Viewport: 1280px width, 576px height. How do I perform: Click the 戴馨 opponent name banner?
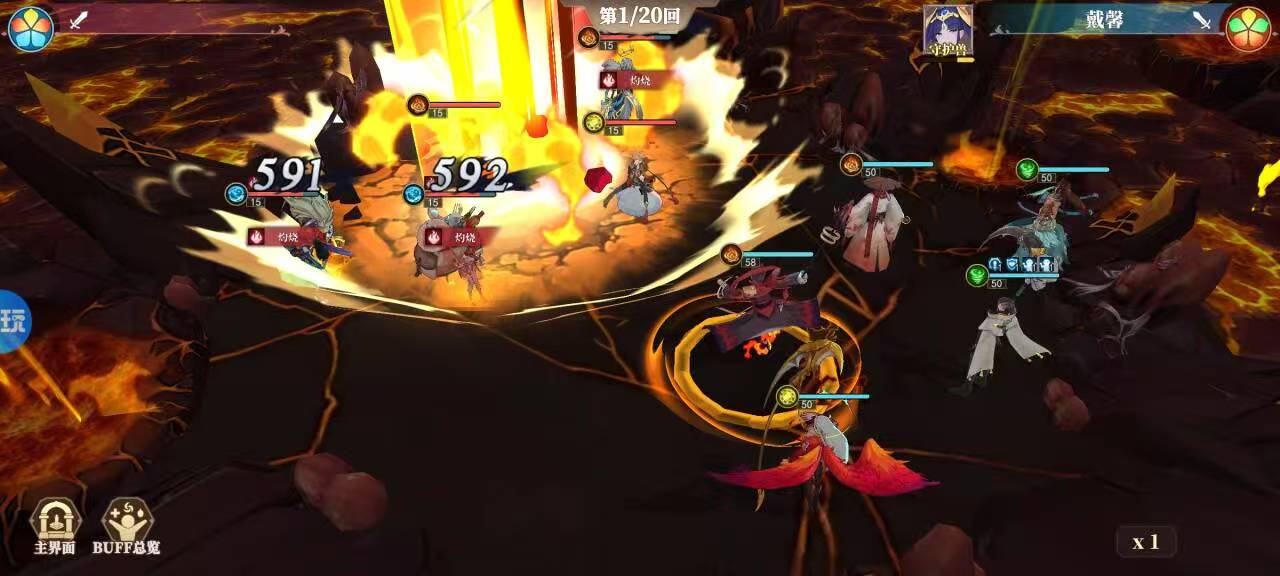(x=1104, y=20)
